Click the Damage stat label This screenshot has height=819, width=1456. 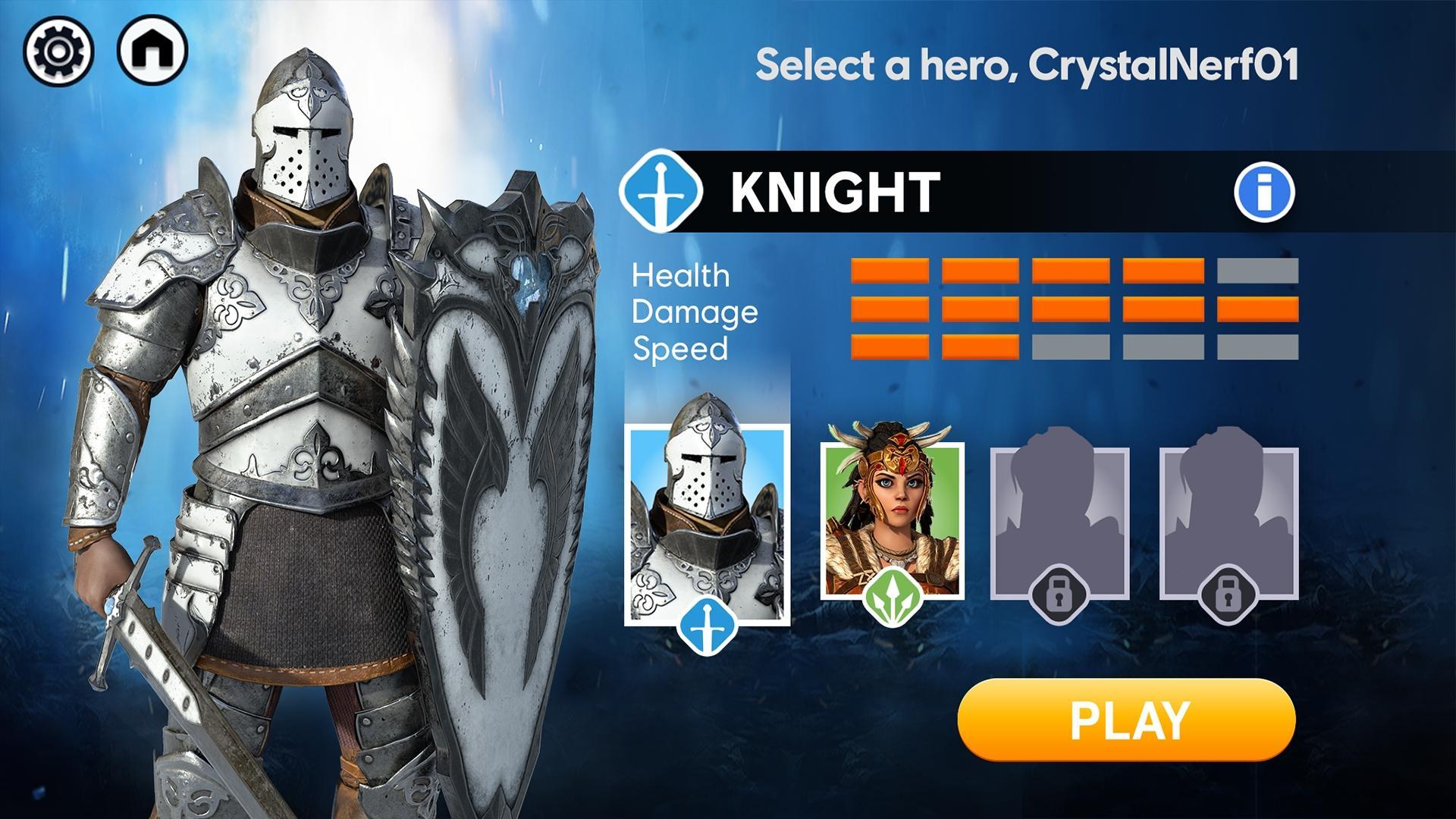pyautogui.click(x=694, y=311)
